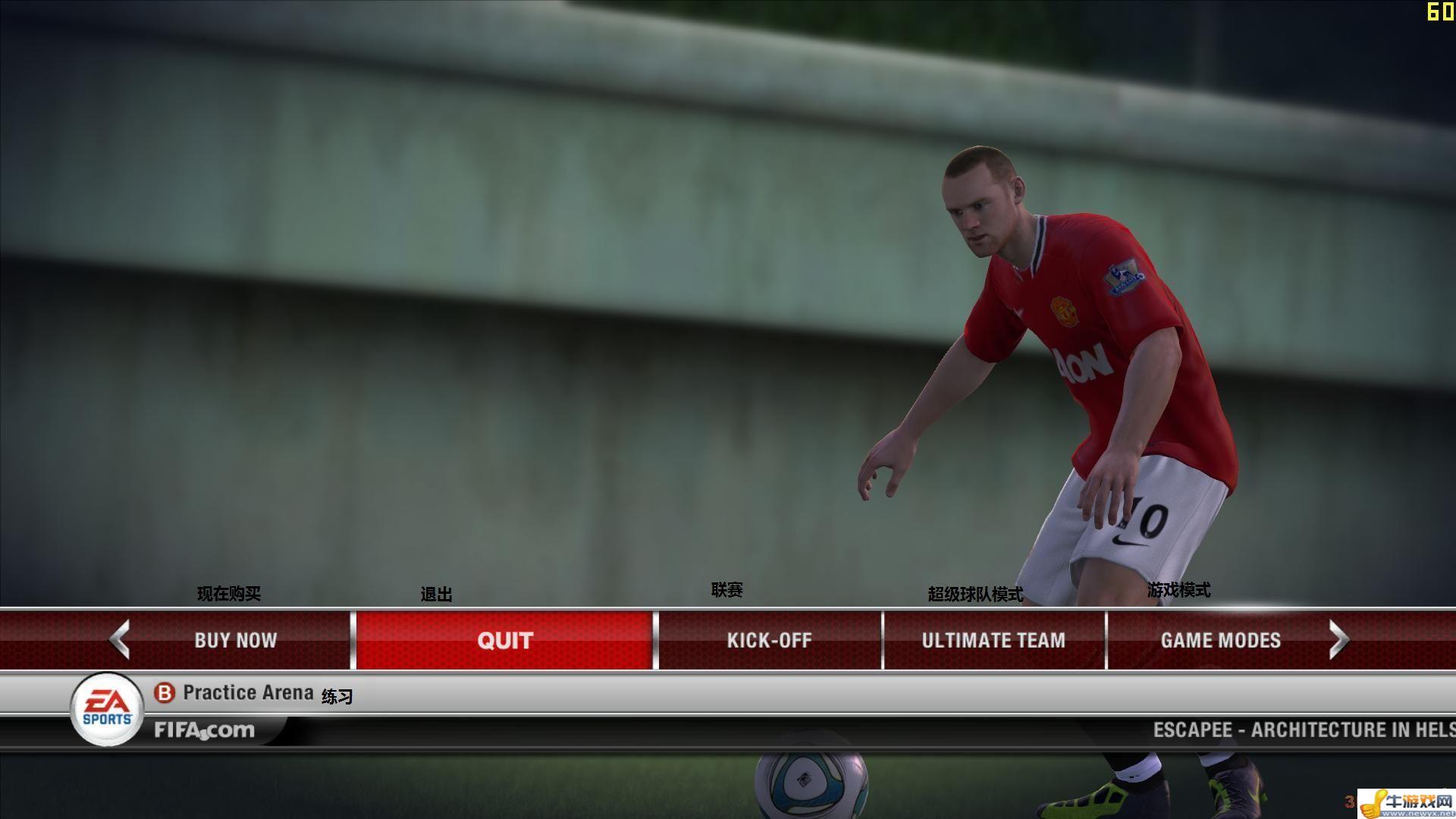Click the right arrow to cycle menu
This screenshot has height=819, width=1456.
click(x=1339, y=640)
